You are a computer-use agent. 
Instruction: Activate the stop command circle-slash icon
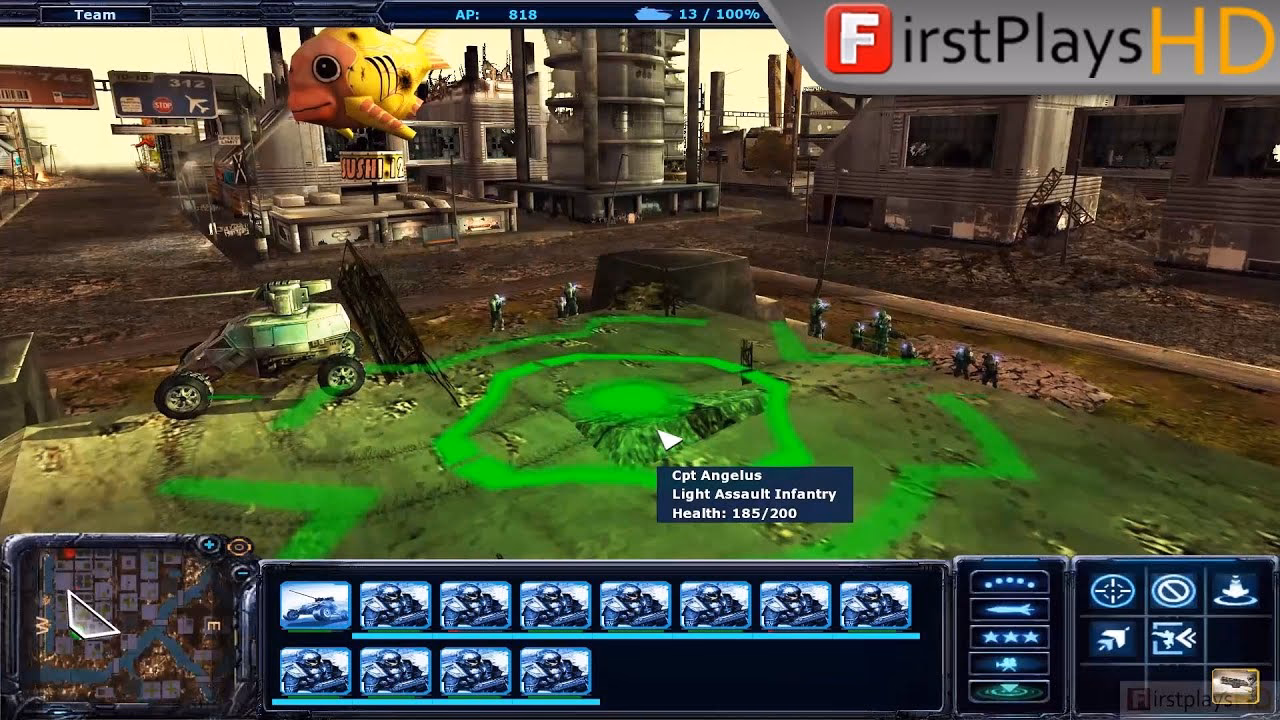pyautogui.click(x=1173, y=592)
